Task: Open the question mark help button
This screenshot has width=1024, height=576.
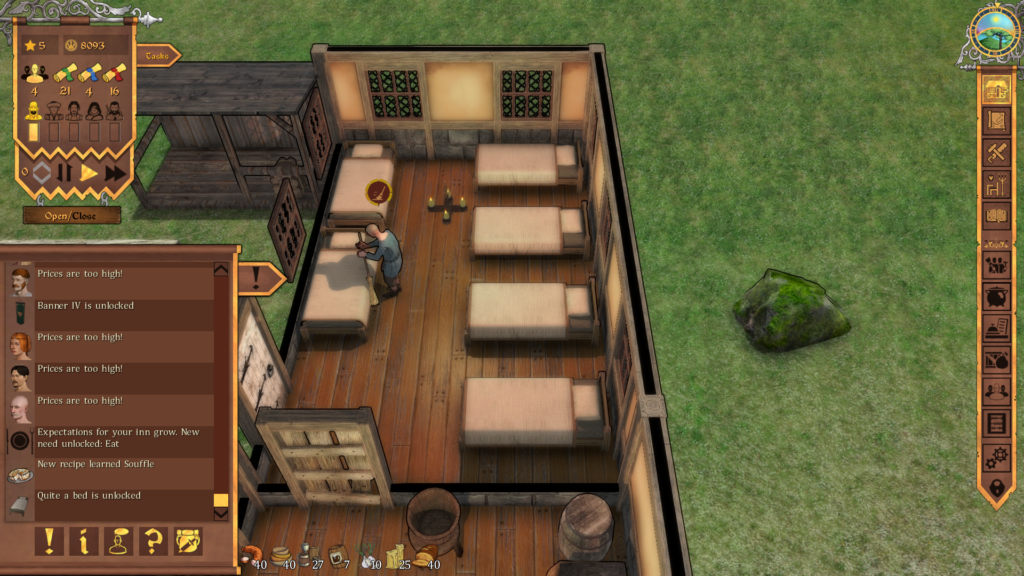Action: (153, 541)
